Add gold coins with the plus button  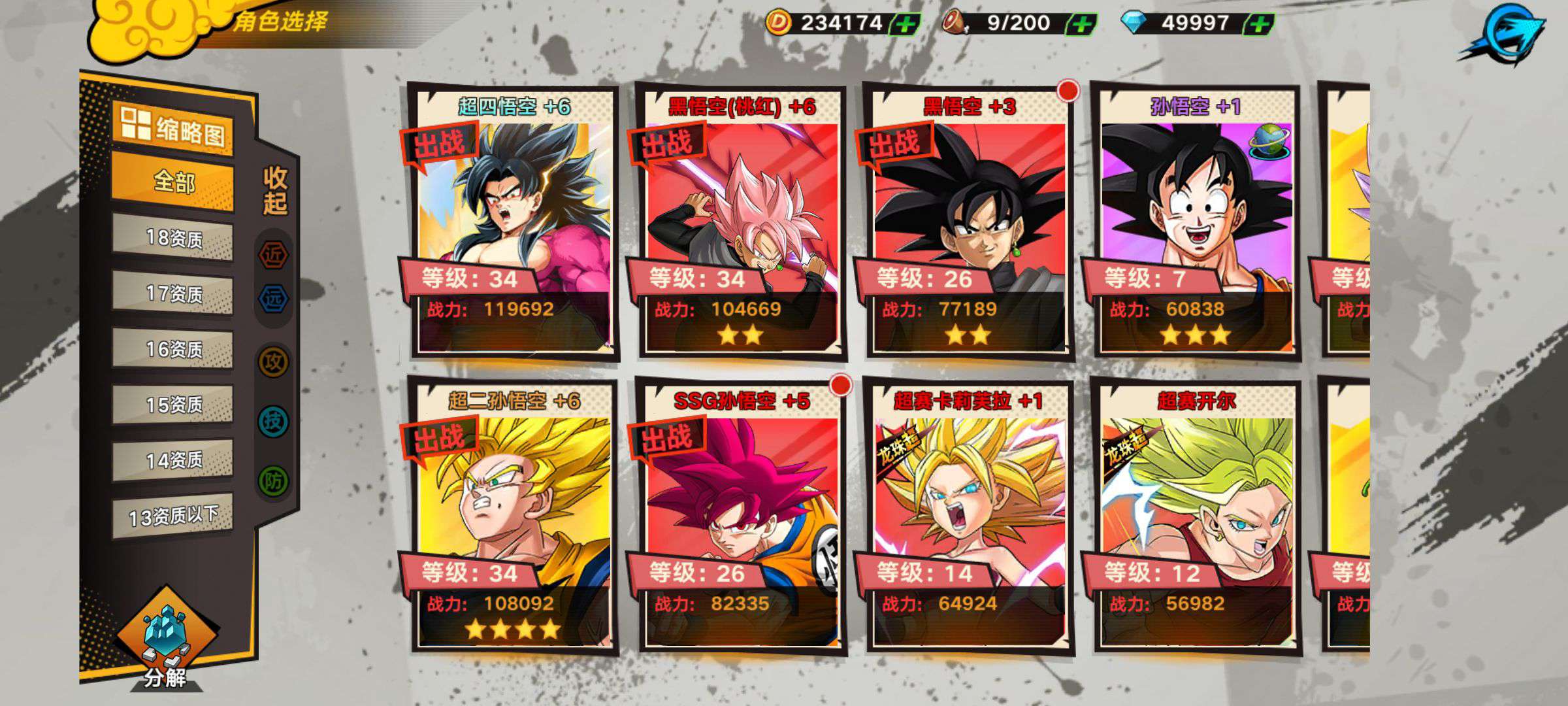tap(905, 24)
